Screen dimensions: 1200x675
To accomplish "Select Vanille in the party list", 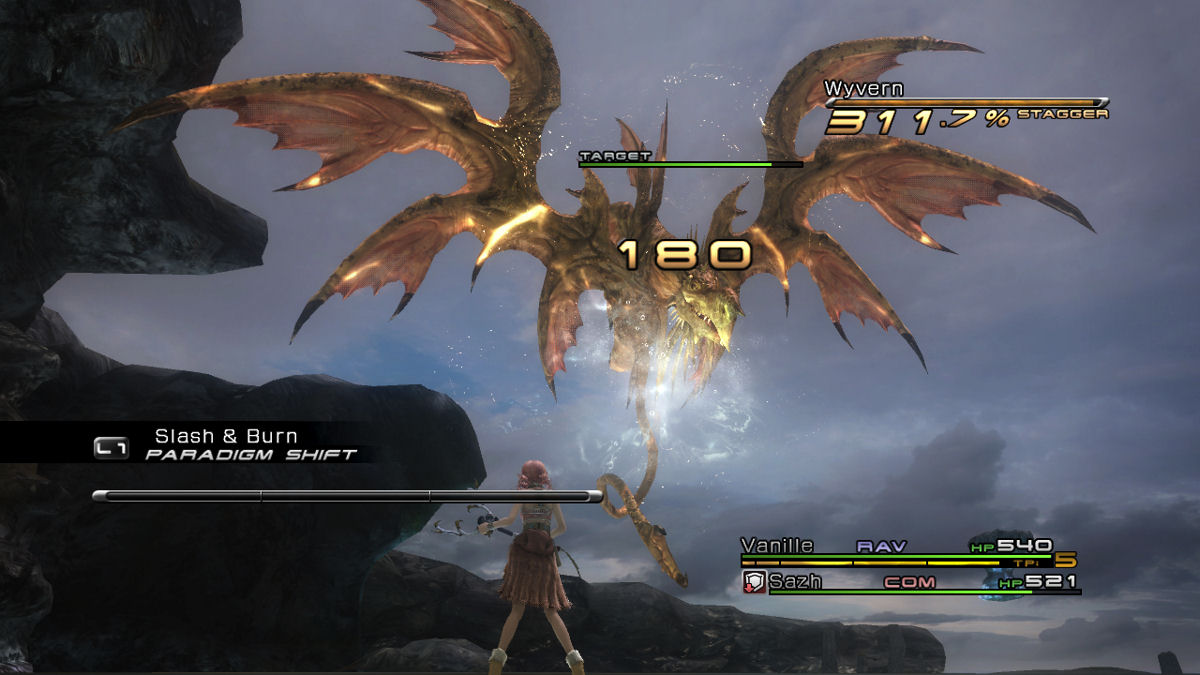I will pyautogui.click(x=777, y=546).
